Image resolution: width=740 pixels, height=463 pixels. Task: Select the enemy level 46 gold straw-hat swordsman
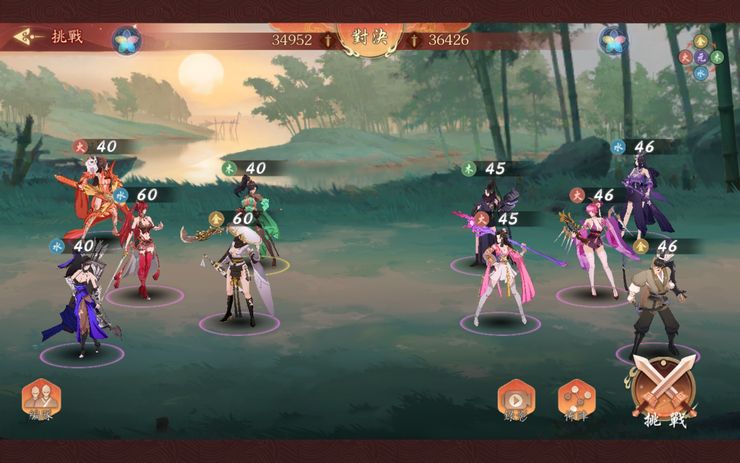[x=656, y=305]
